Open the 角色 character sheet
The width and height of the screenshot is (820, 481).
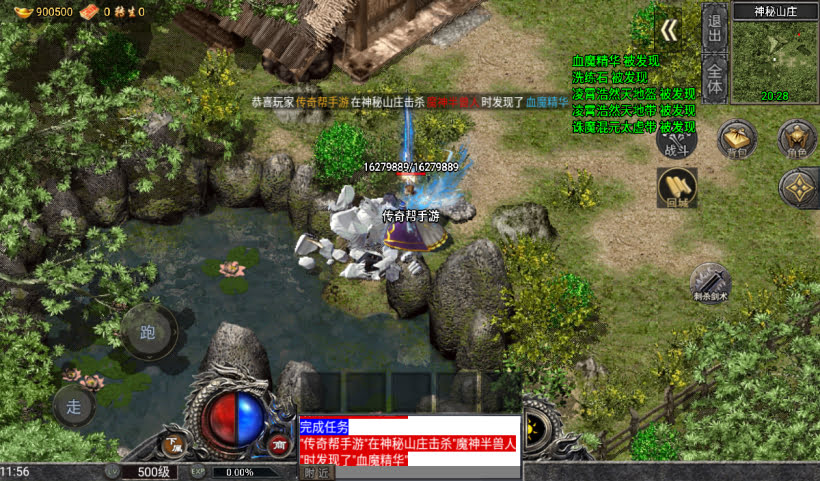click(797, 139)
